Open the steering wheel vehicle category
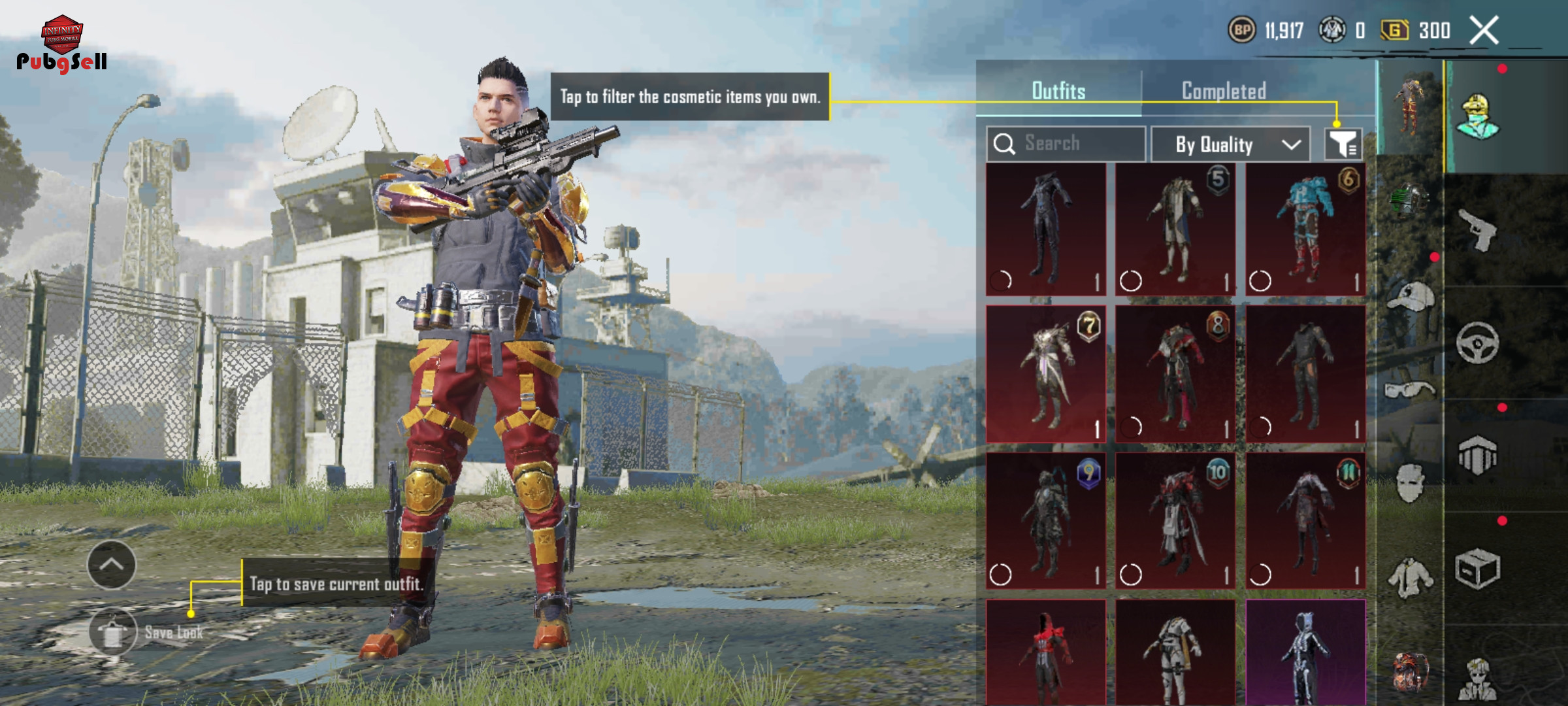Screen dimensions: 1568x706 pos(1478,343)
